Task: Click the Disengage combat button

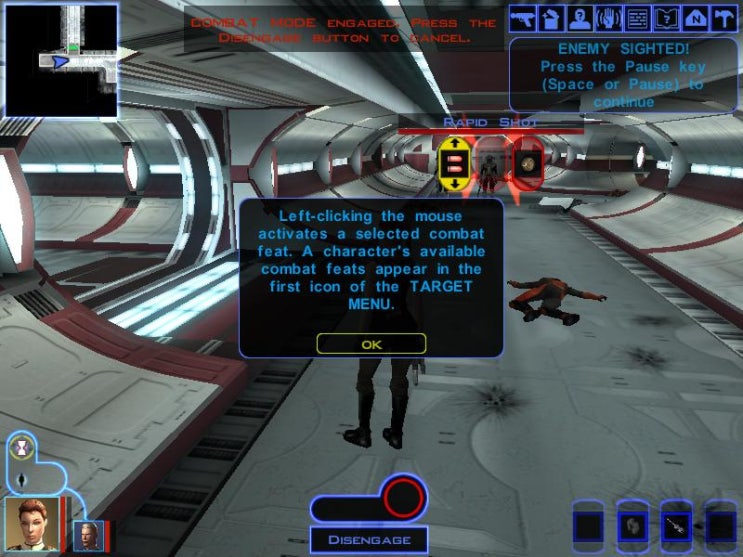Action: tap(368, 540)
